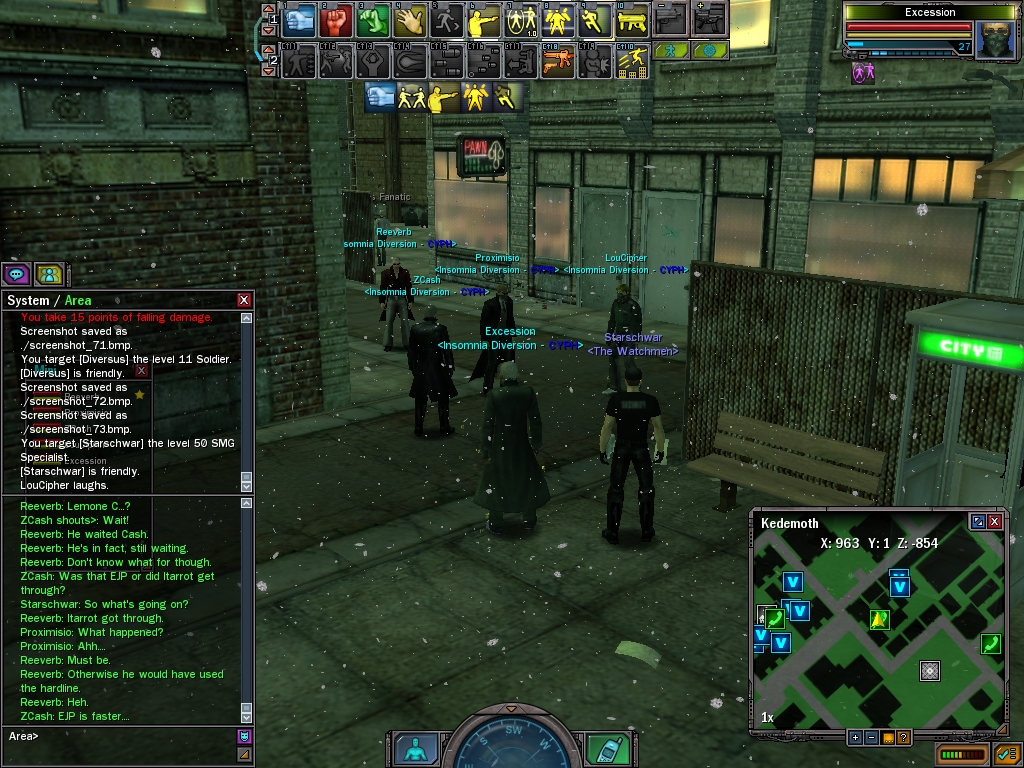Open the chat speech bubble tab
The height and width of the screenshot is (768, 1024).
pyautogui.click(x=16, y=274)
